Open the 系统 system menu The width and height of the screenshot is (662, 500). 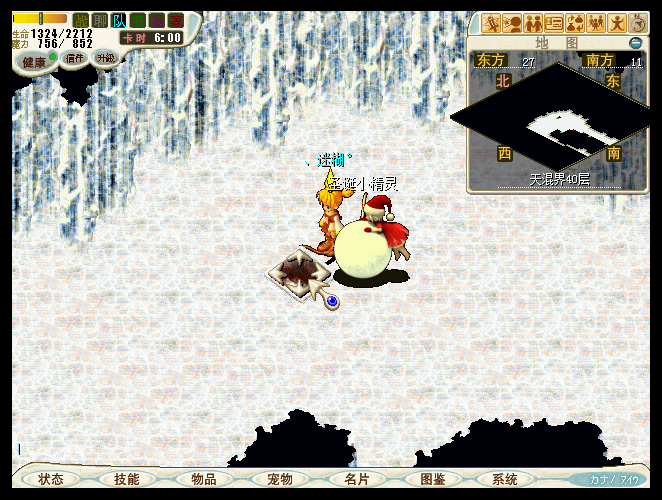[x=505, y=480]
